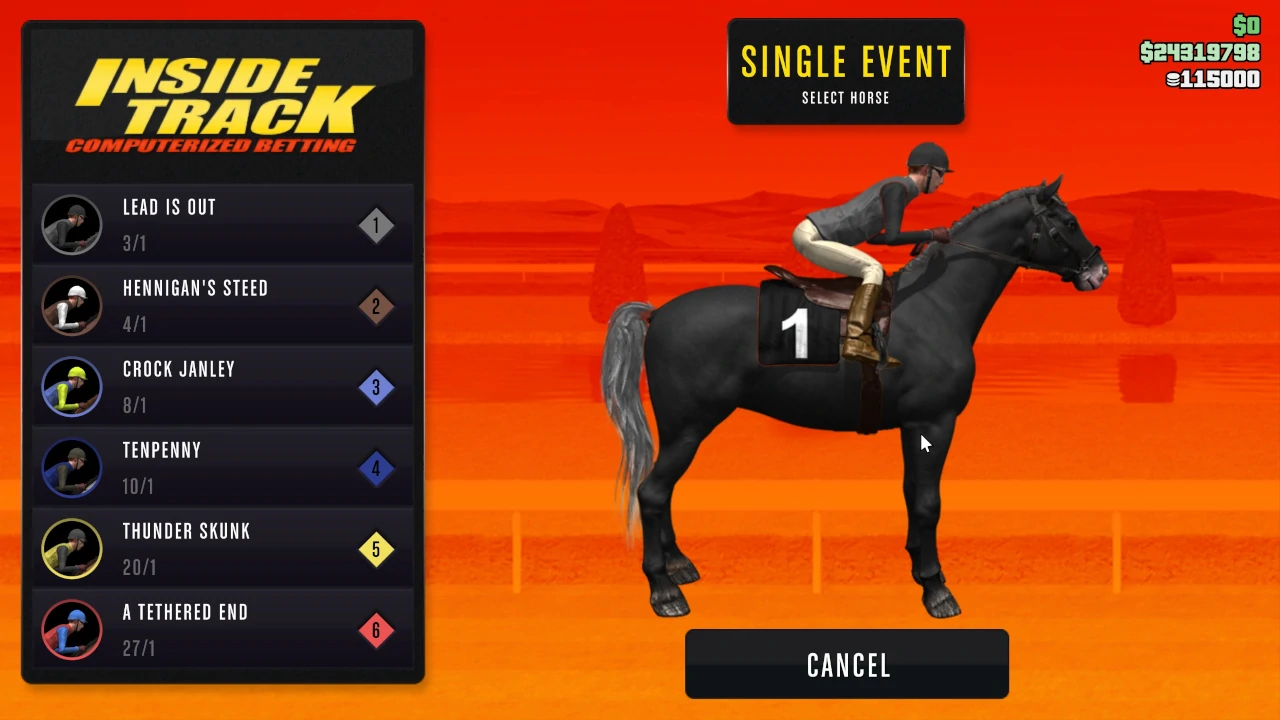Select the jockey icon beside Hennigan's Steed

tap(71, 306)
